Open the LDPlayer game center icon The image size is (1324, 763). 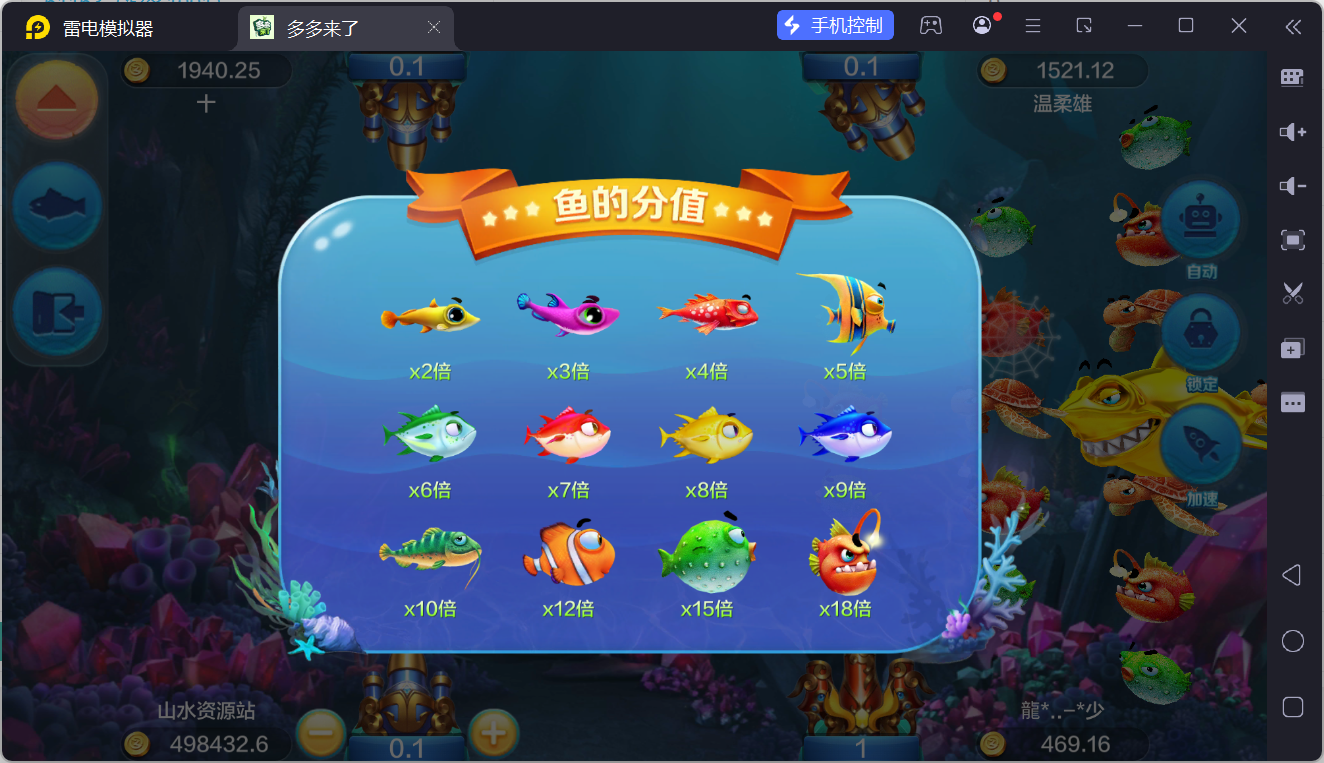(931, 24)
